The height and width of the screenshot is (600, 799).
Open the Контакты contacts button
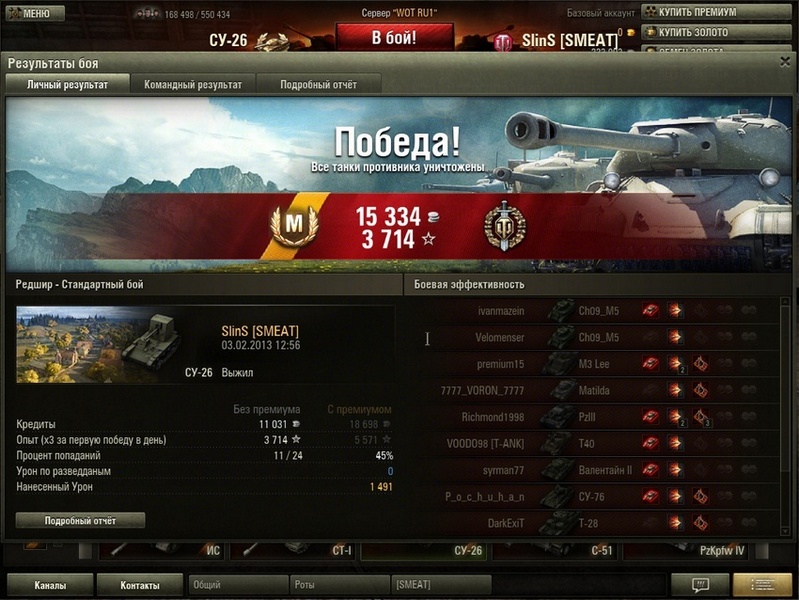click(139, 585)
